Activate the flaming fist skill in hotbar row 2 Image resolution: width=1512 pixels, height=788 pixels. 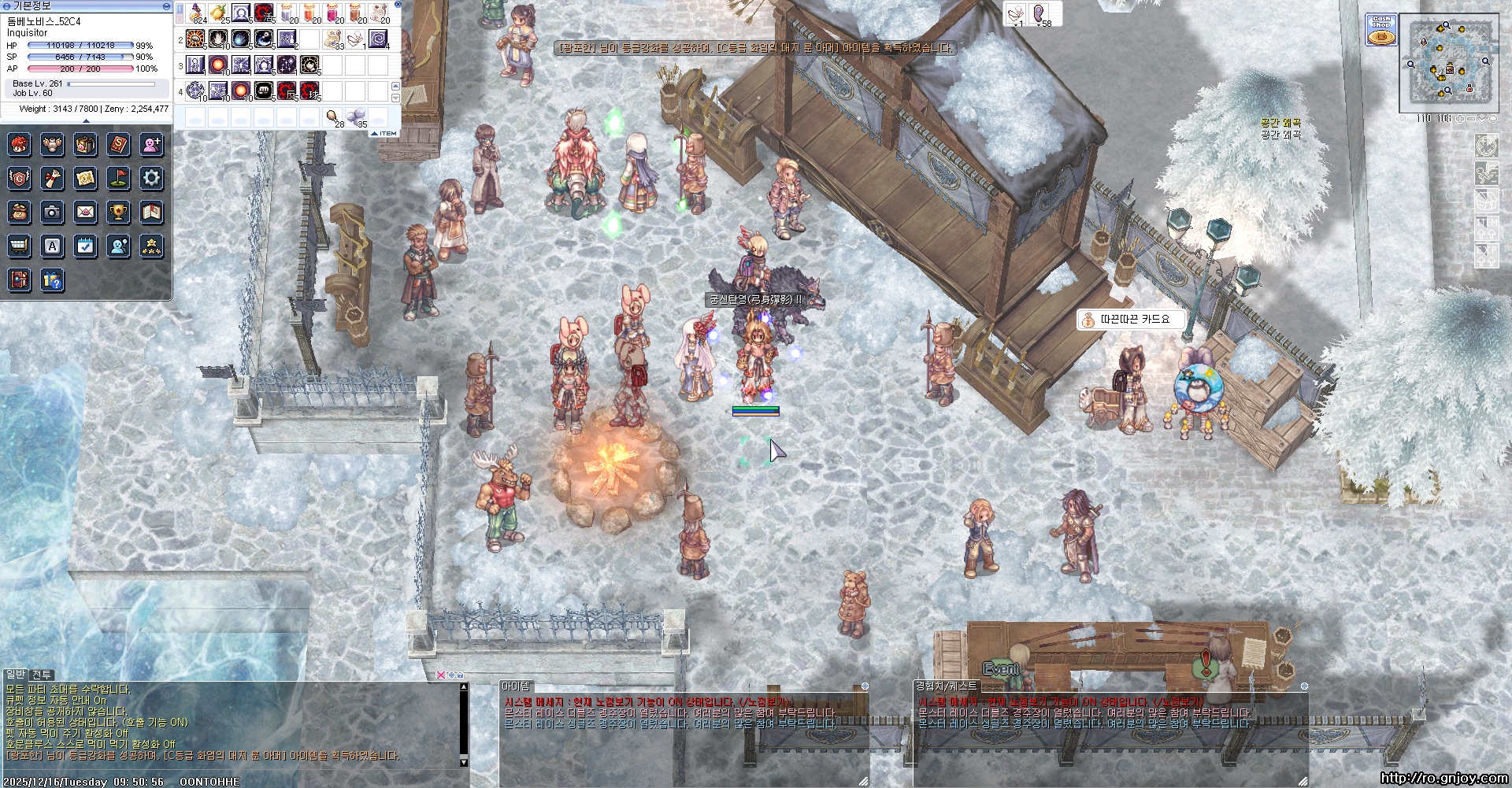click(196, 39)
